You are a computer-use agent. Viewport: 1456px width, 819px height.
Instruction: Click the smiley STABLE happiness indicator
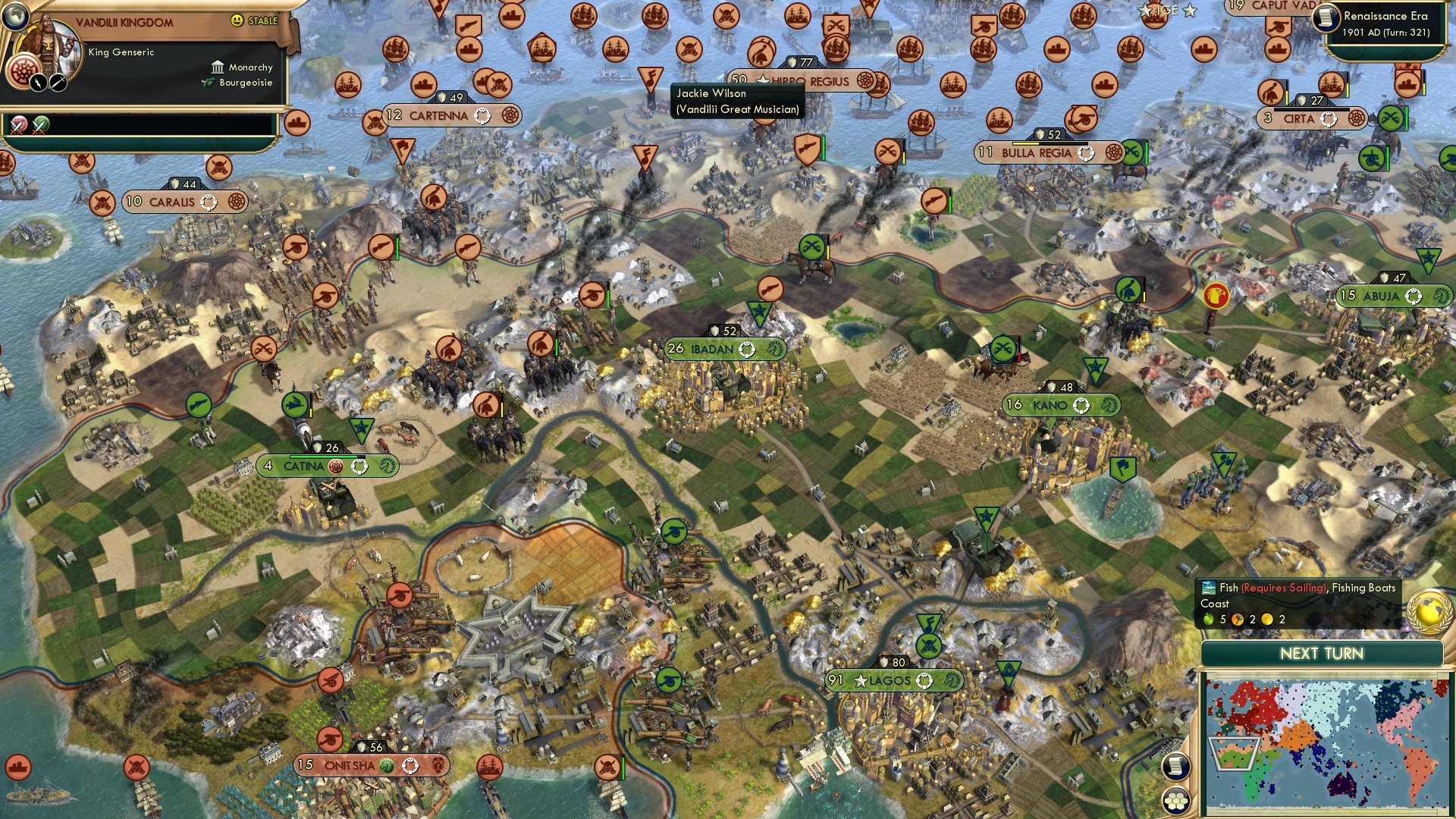tap(237, 20)
